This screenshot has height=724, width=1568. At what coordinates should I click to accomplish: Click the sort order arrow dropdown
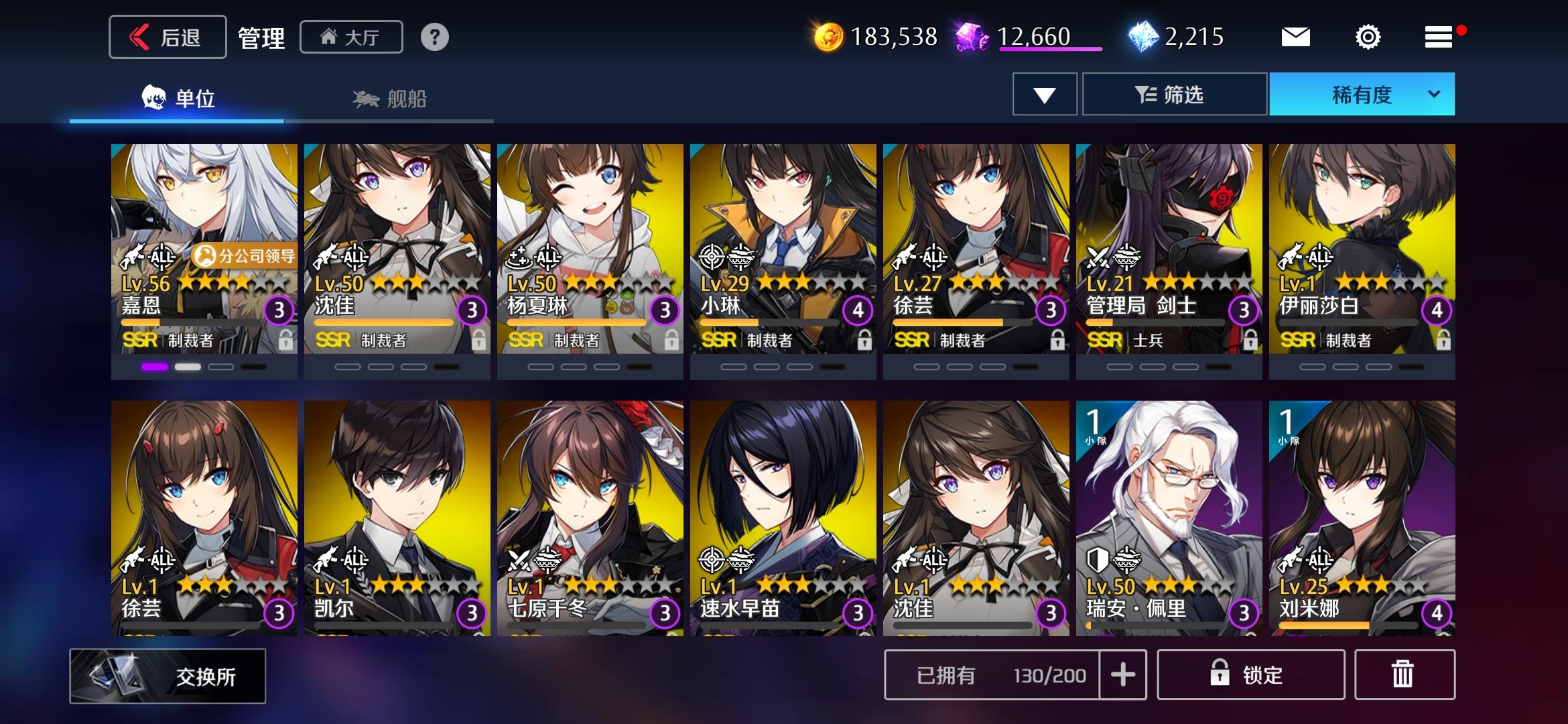coord(1044,95)
